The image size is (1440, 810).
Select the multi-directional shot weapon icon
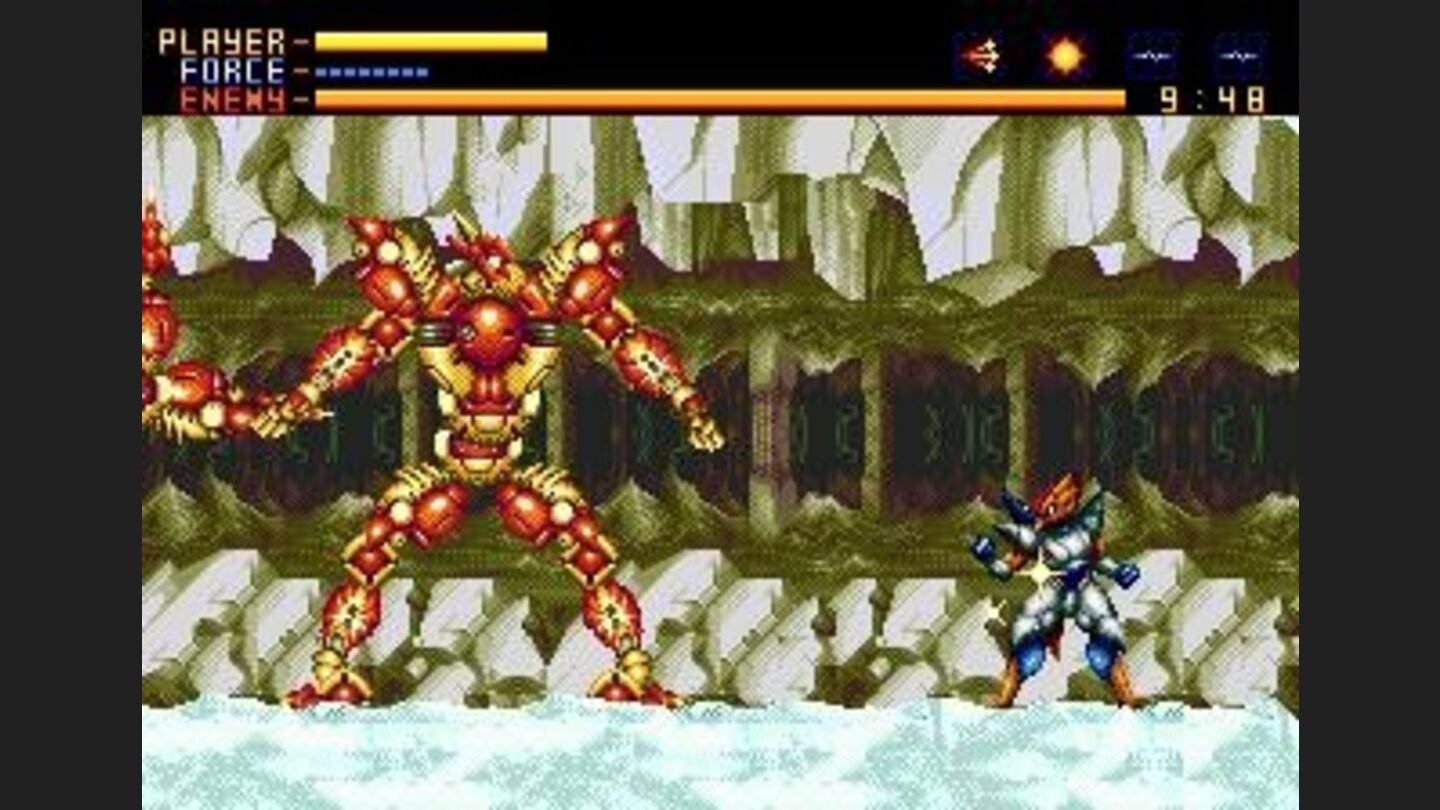click(x=979, y=55)
